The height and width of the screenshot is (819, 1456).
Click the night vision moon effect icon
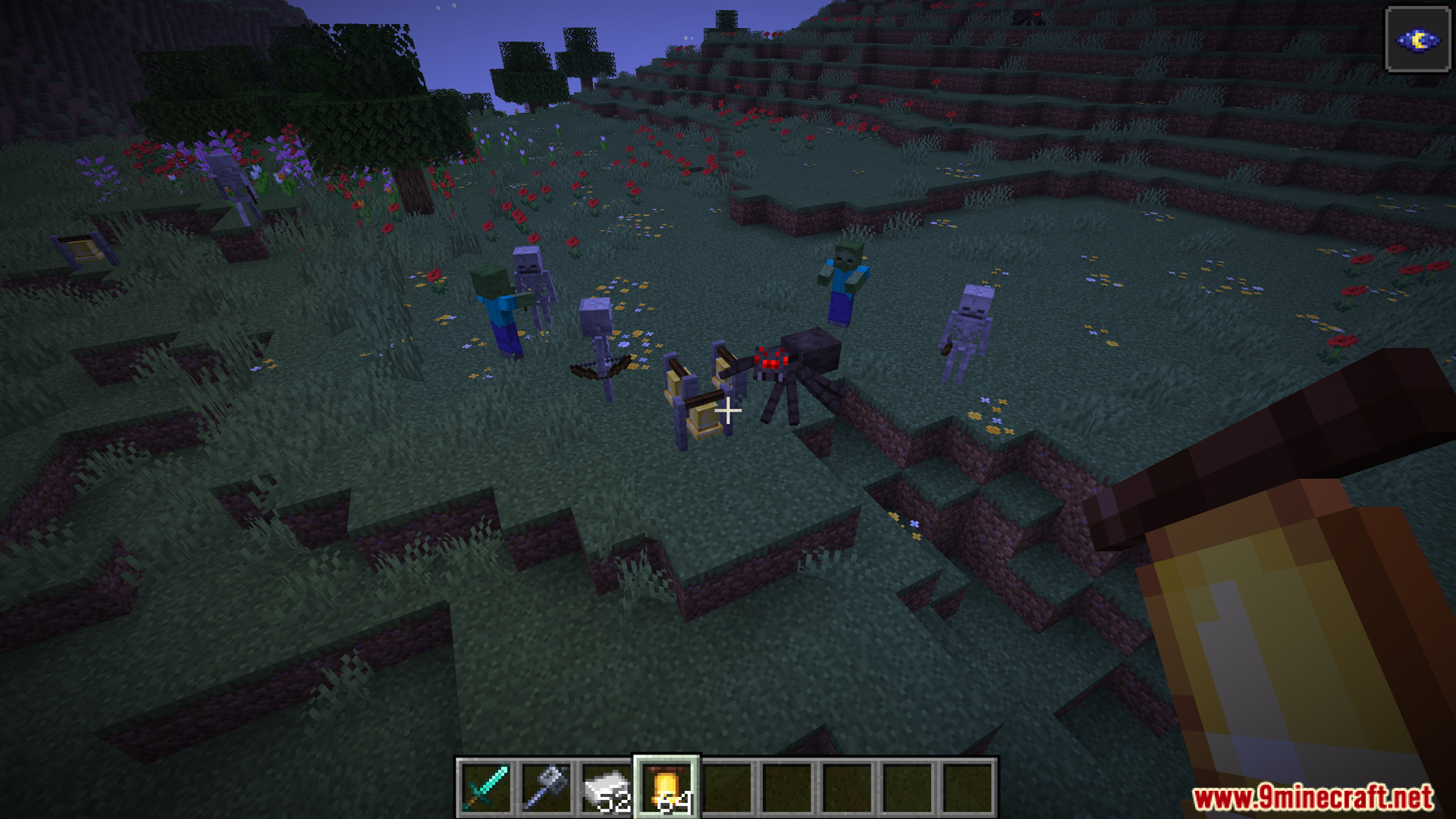1417,40
